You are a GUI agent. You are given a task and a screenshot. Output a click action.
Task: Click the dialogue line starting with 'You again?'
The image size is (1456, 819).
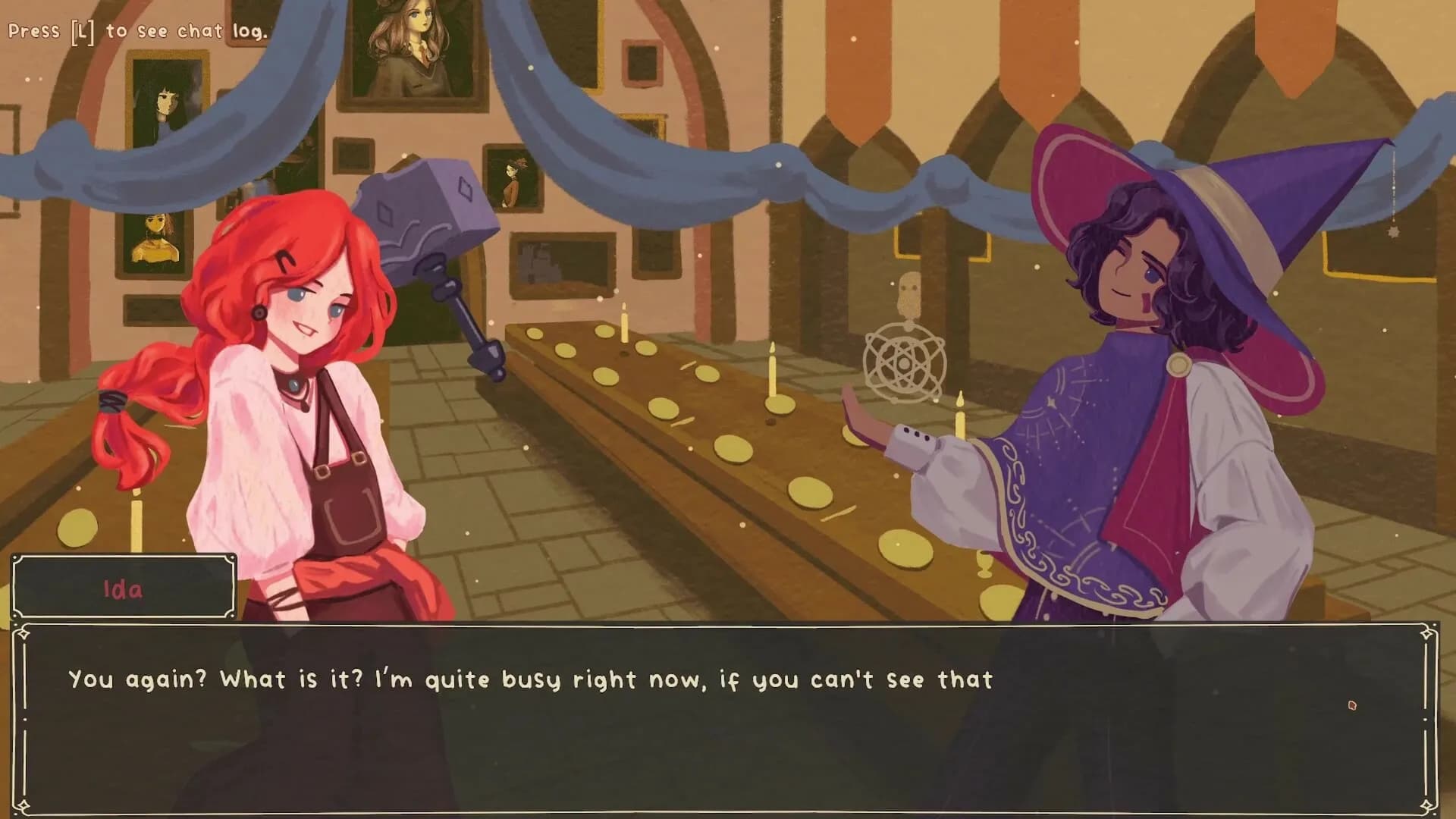(531, 680)
